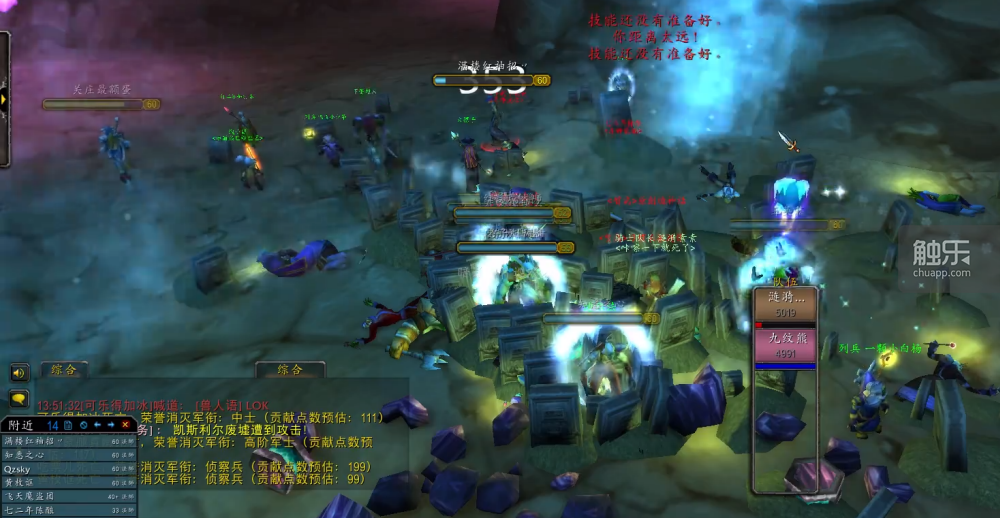Click the page icon in 附近 panel header
The height and width of the screenshot is (518, 1000).
[68, 425]
